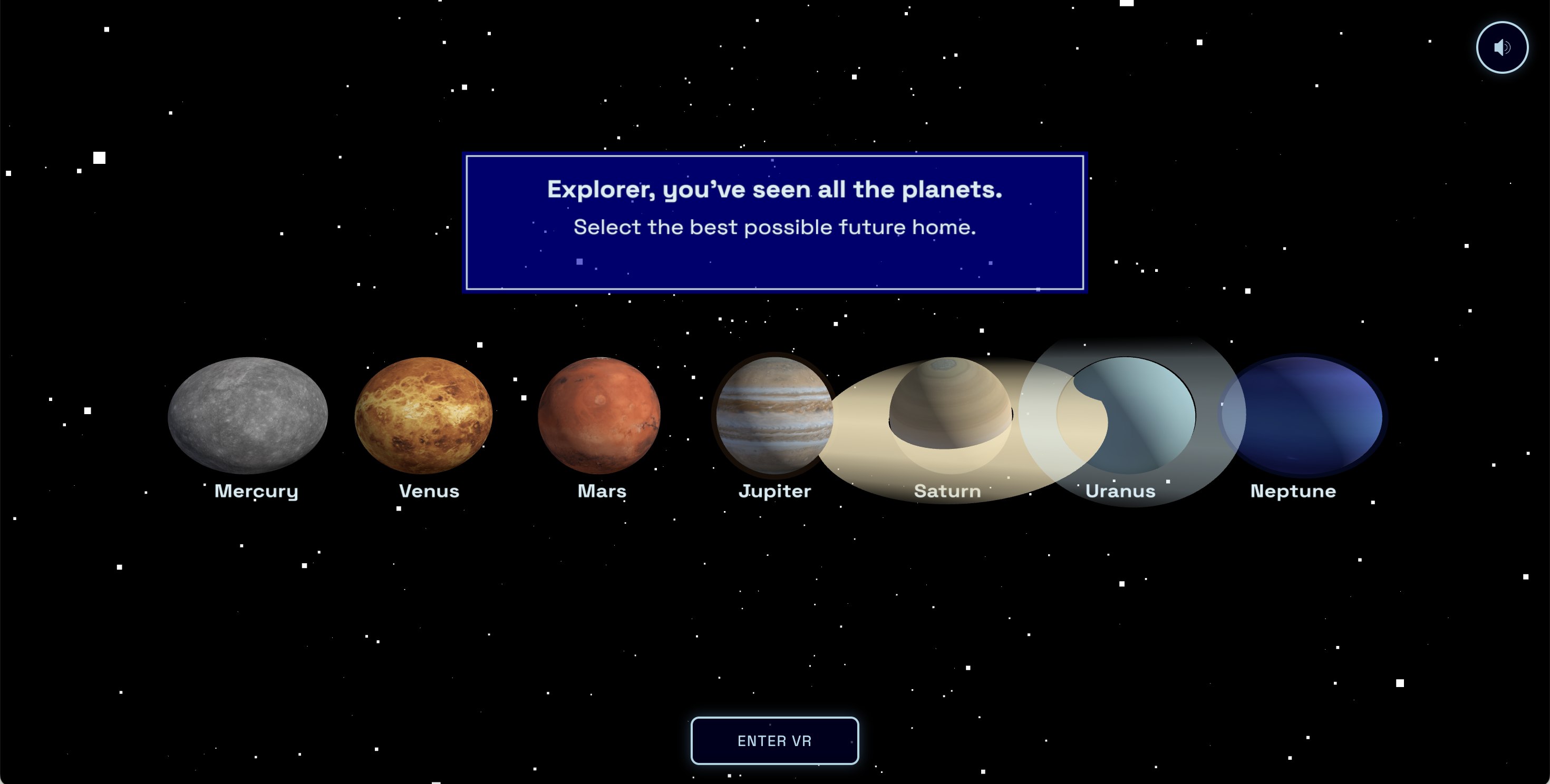Image resolution: width=1550 pixels, height=784 pixels.
Task: Pick Mars as the future home
Action: click(599, 415)
